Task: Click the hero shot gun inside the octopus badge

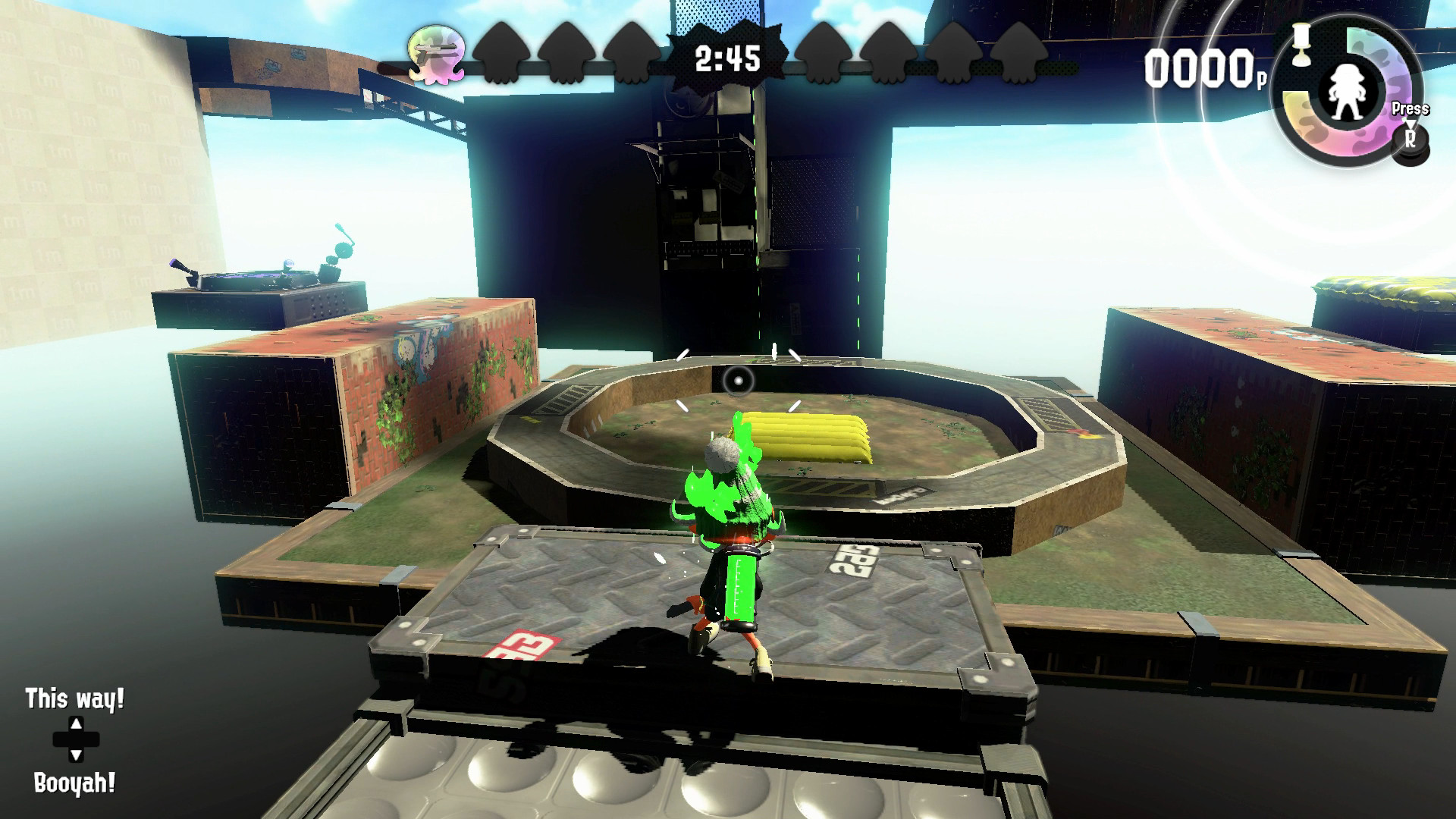Action: [438, 50]
